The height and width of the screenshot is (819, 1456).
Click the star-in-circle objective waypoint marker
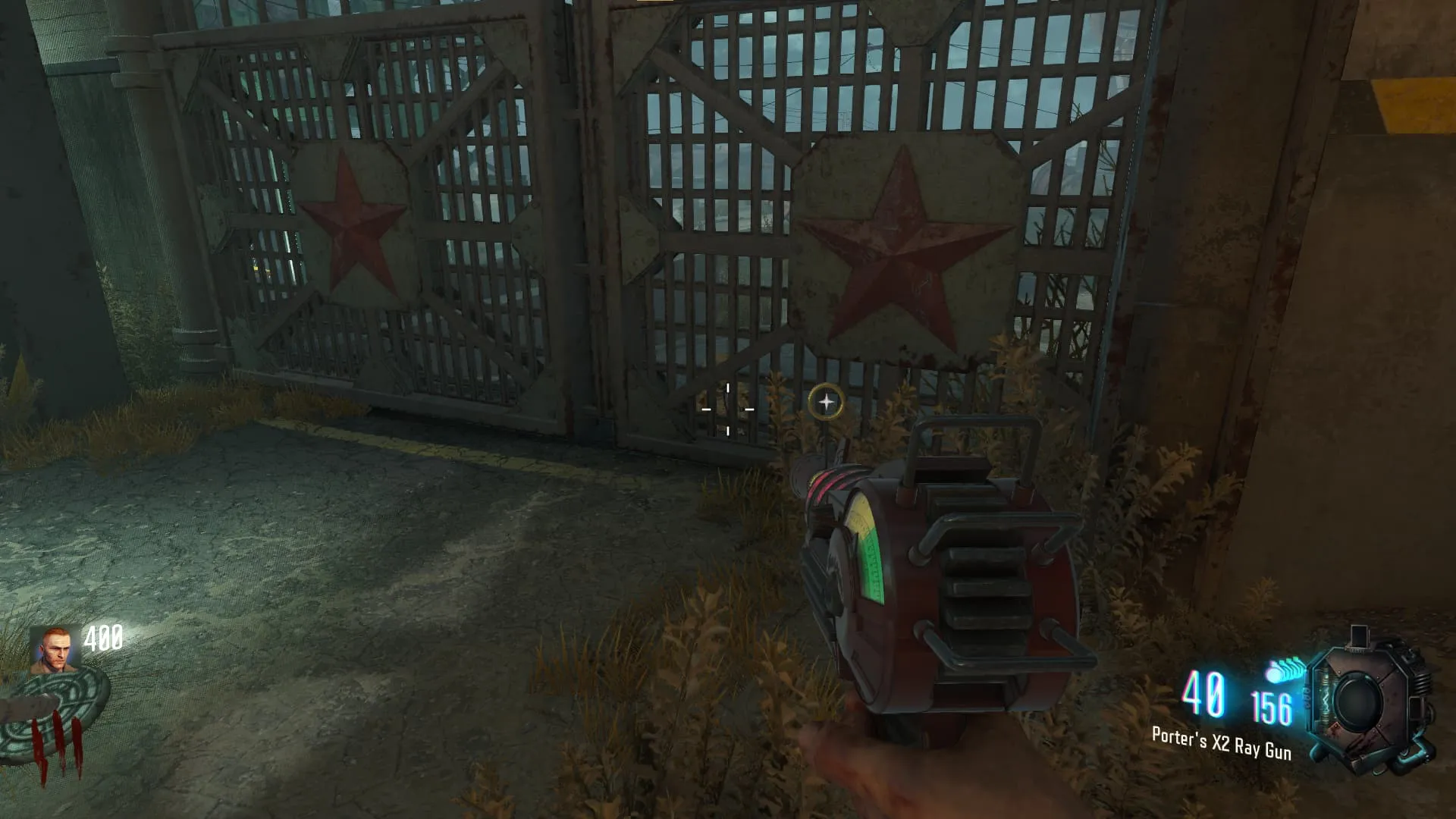pyautogui.click(x=826, y=402)
